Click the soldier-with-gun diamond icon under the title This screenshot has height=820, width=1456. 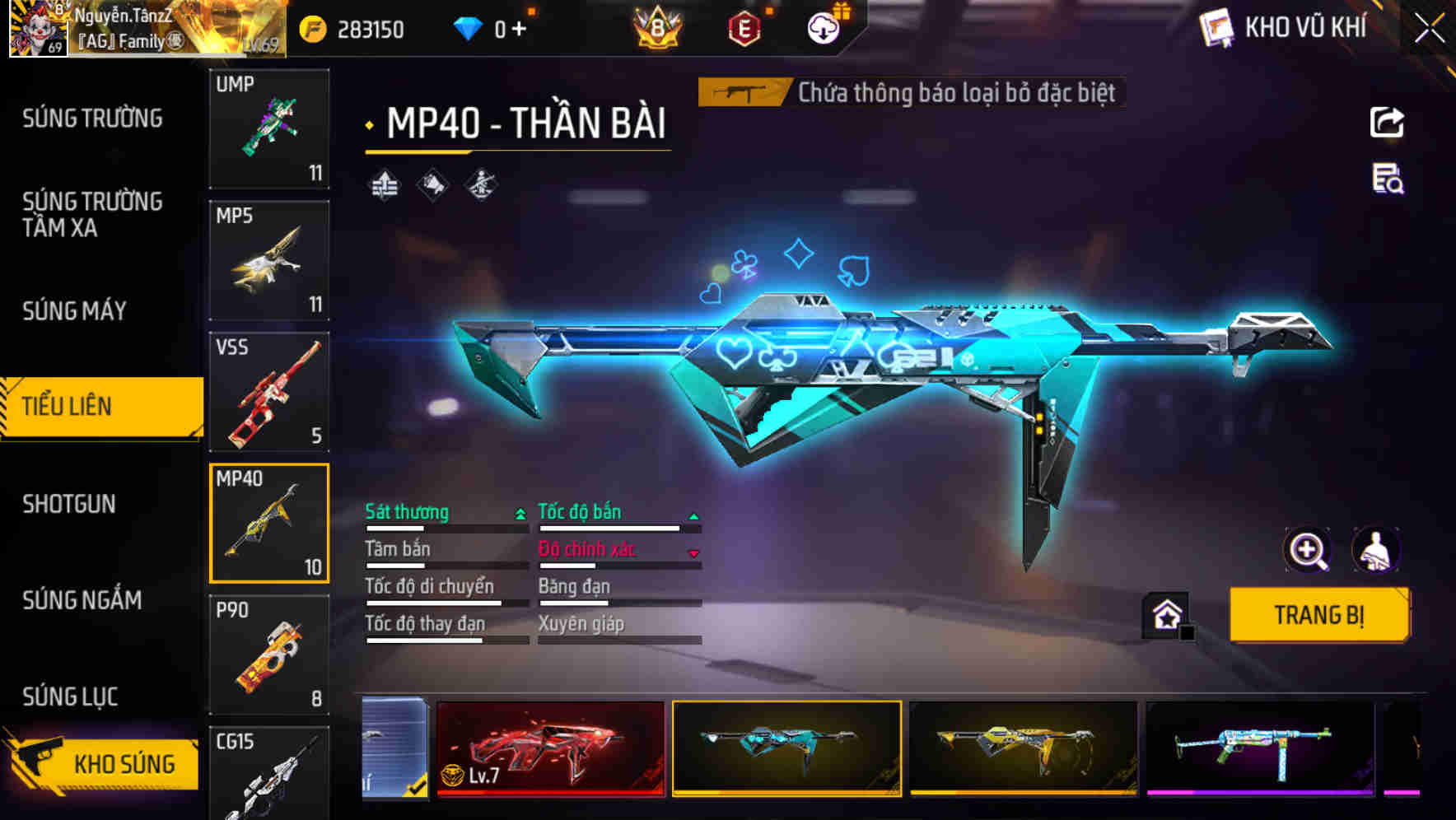(x=482, y=184)
